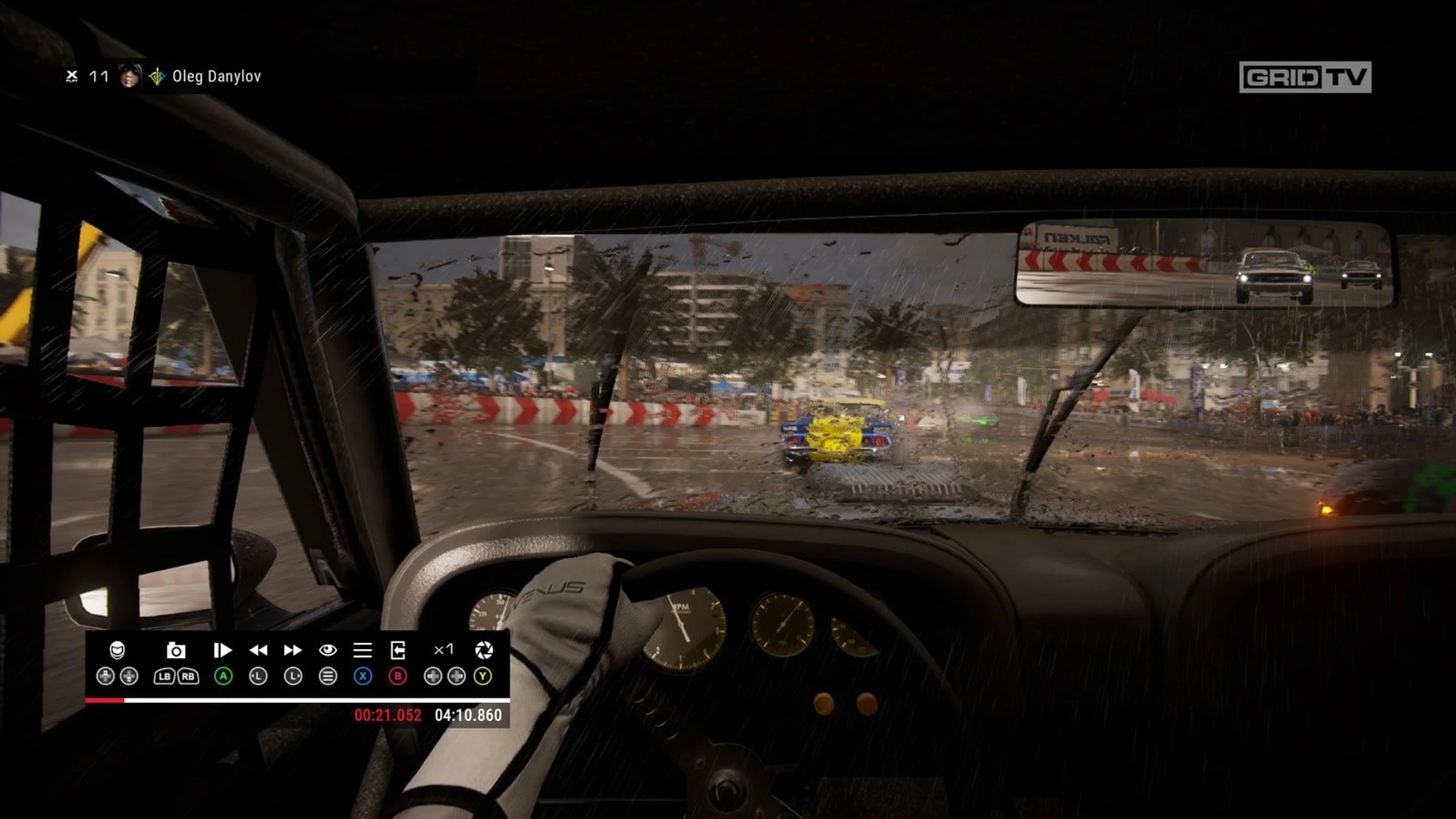Click the driver helmet icon in replay bar
Viewport: 1456px width, 819px height.
pos(117,650)
